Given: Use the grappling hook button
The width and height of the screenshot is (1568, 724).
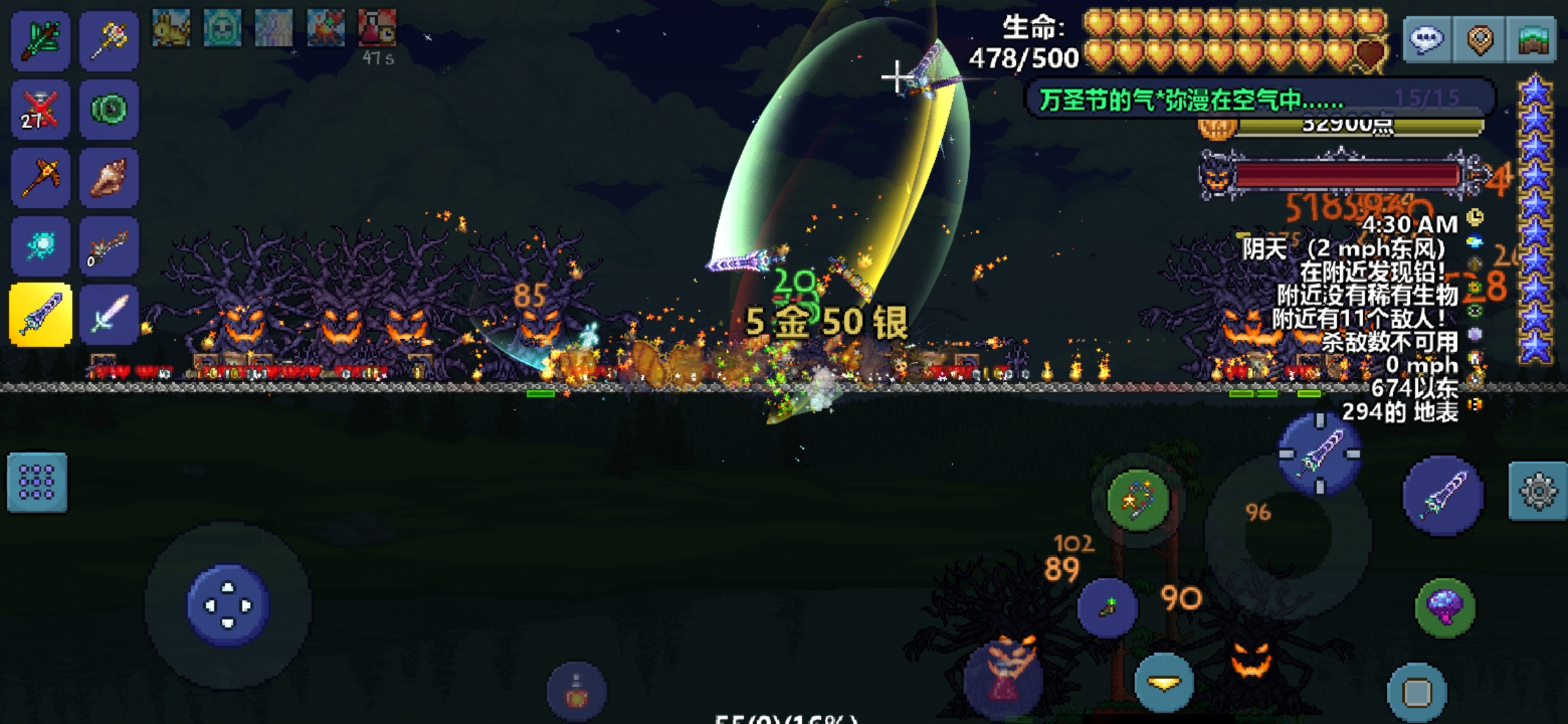Looking at the screenshot, I should [1138, 499].
